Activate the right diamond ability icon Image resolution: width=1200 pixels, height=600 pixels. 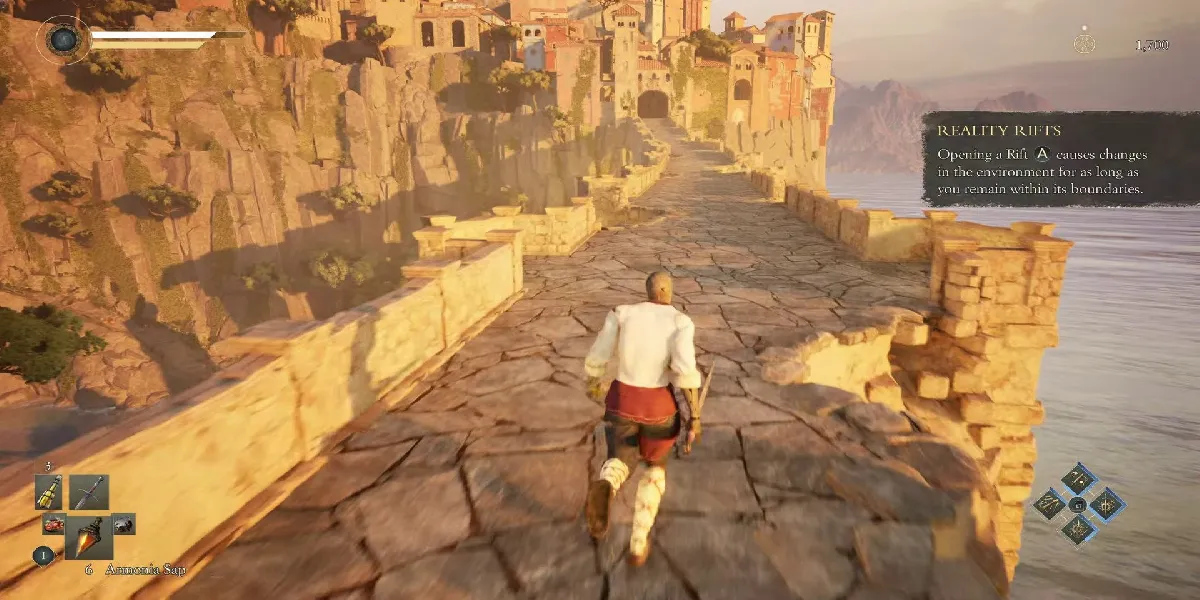(x=1106, y=504)
